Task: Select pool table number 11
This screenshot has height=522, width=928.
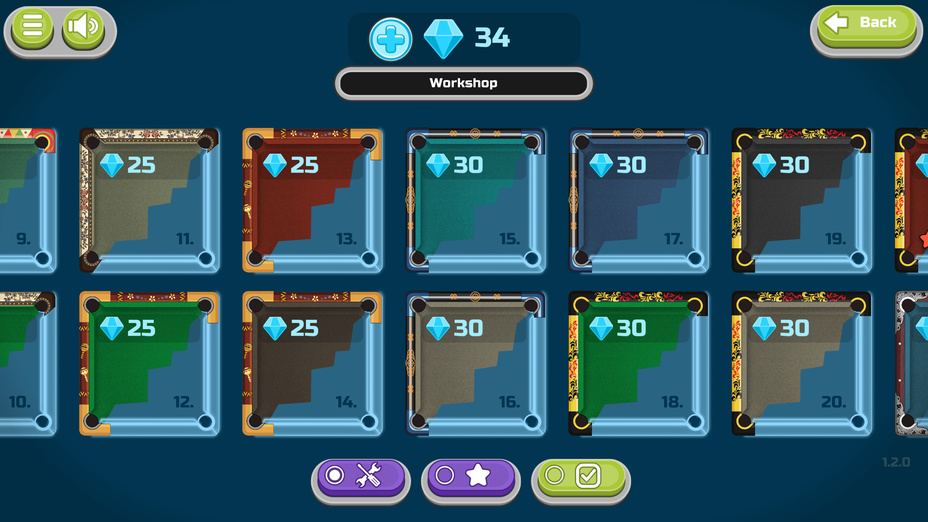Action: pos(149,200)
